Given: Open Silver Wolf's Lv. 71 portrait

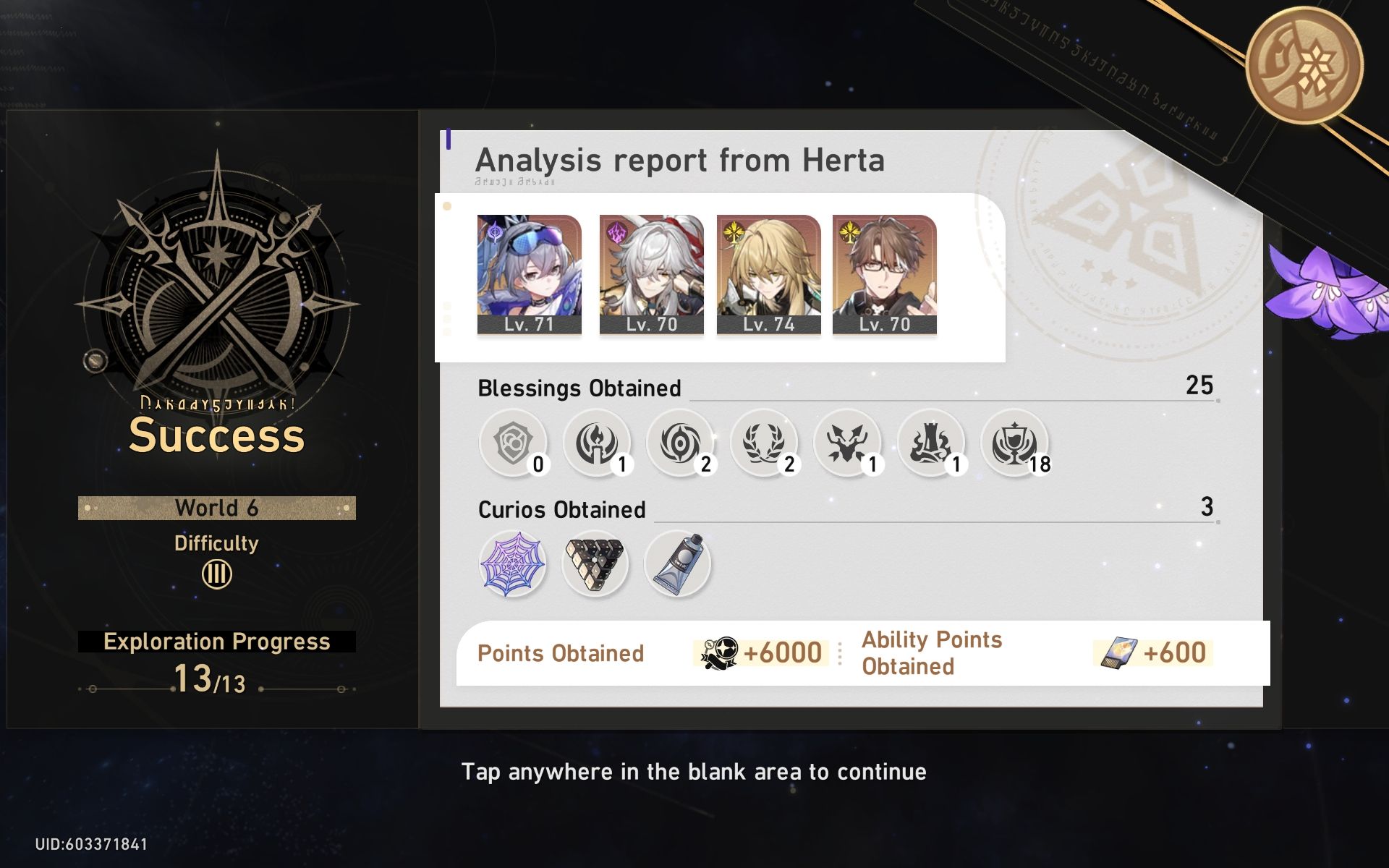Looking at the screenshot, I should tap(529, 273).
